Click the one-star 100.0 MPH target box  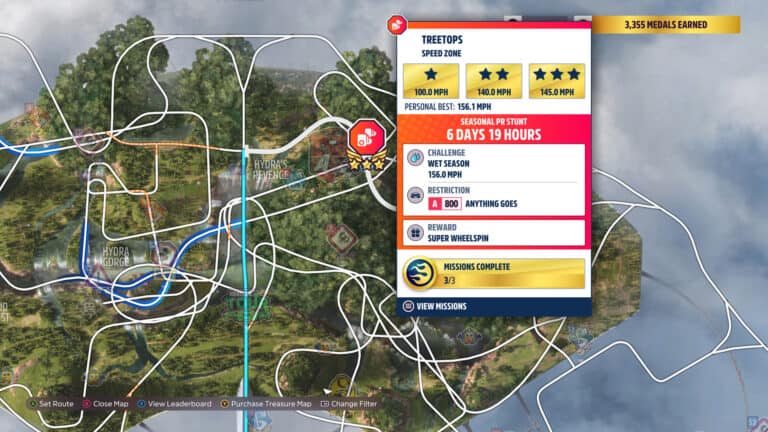tap(431, 81)
